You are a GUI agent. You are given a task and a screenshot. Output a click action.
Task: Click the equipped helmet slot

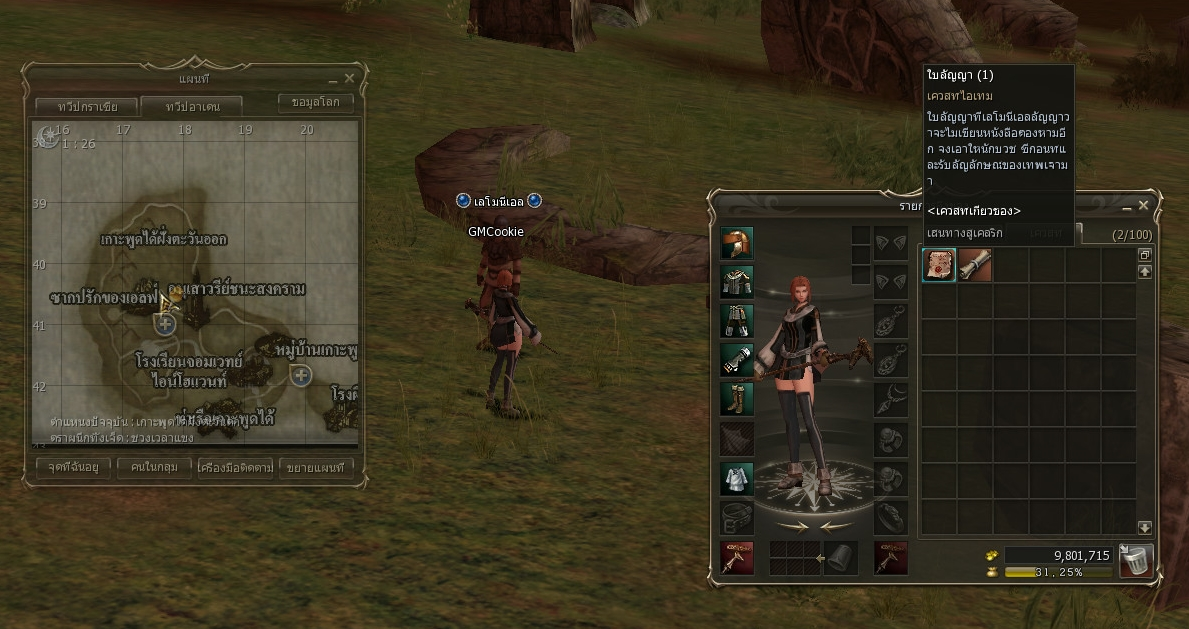coord(737,243)
